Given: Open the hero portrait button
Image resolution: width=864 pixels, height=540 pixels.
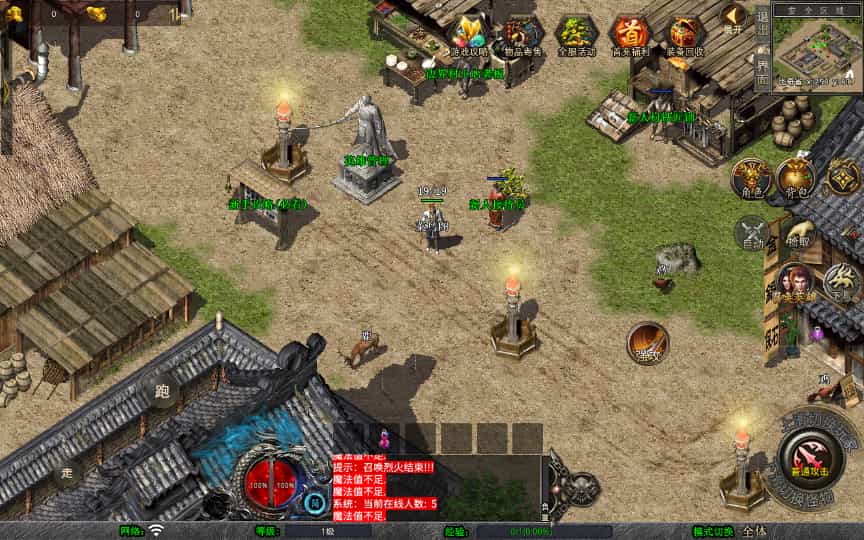Looking at the screenshot, I should 798,284.
